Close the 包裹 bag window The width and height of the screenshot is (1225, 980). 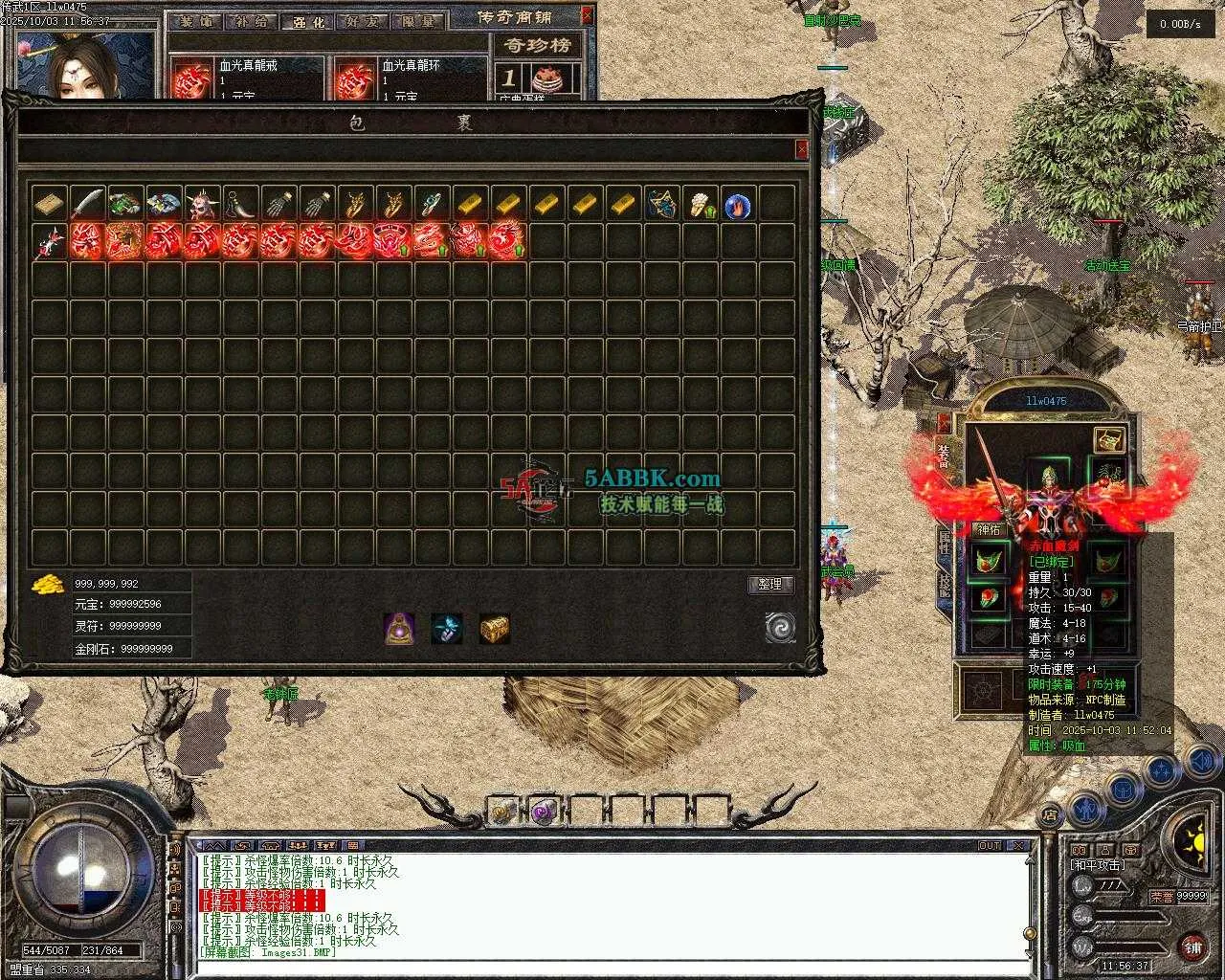tap(801, 149)
